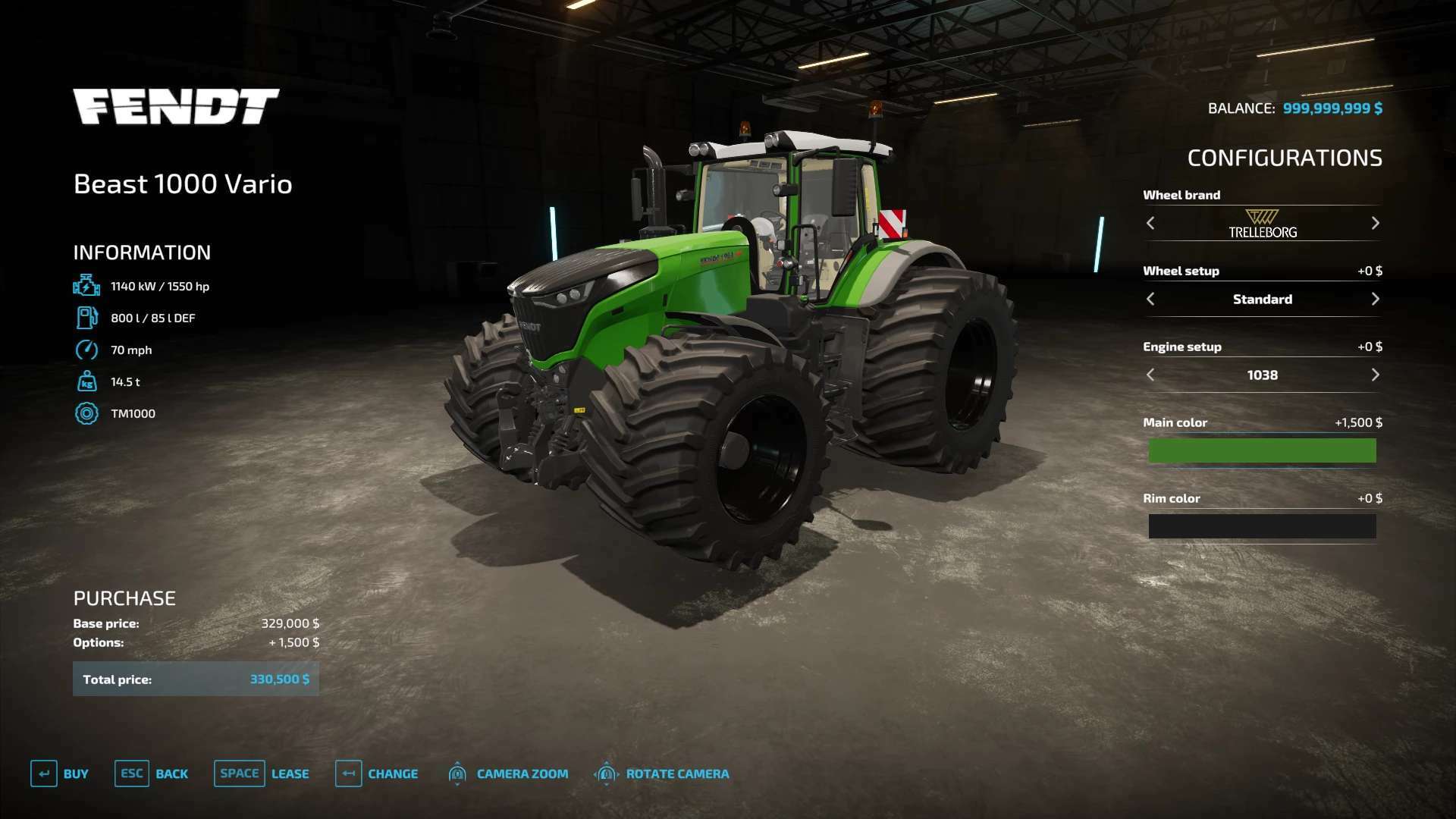
Task: Buy the Beast 1000 Vario tractor
Action: [60, 773]
